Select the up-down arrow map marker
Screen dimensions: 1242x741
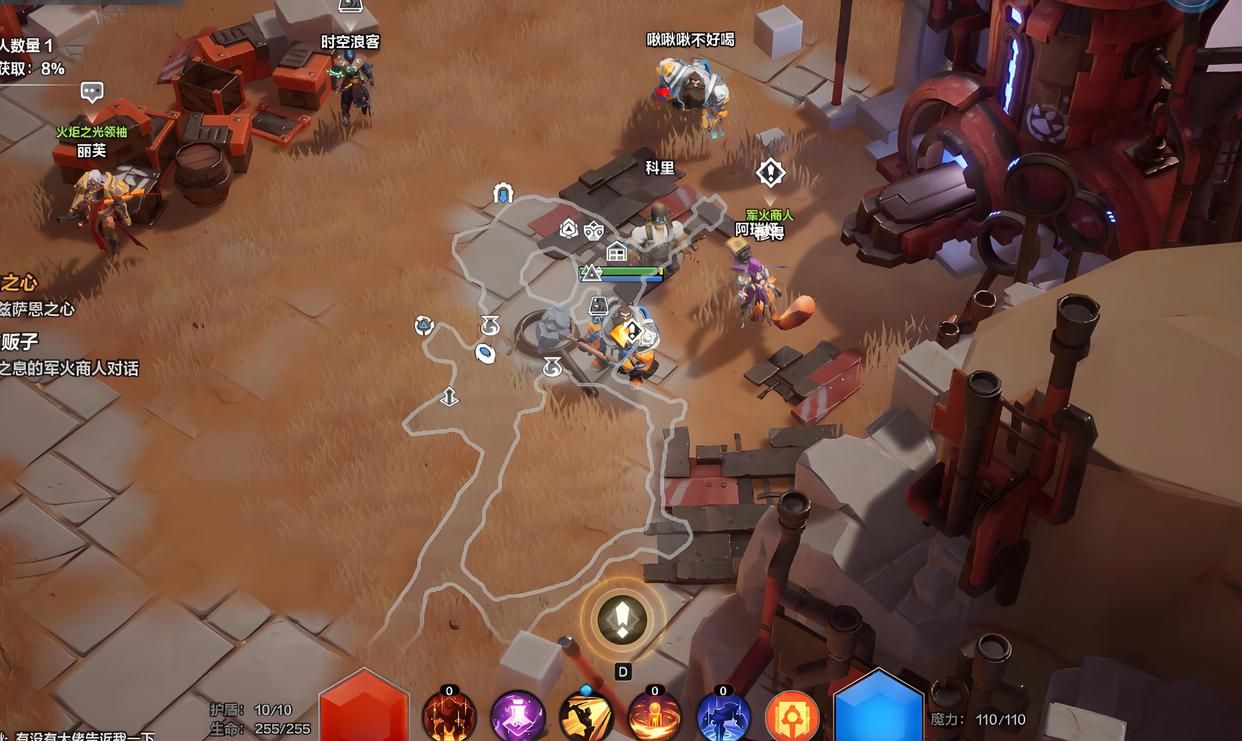tap(449, 397)
